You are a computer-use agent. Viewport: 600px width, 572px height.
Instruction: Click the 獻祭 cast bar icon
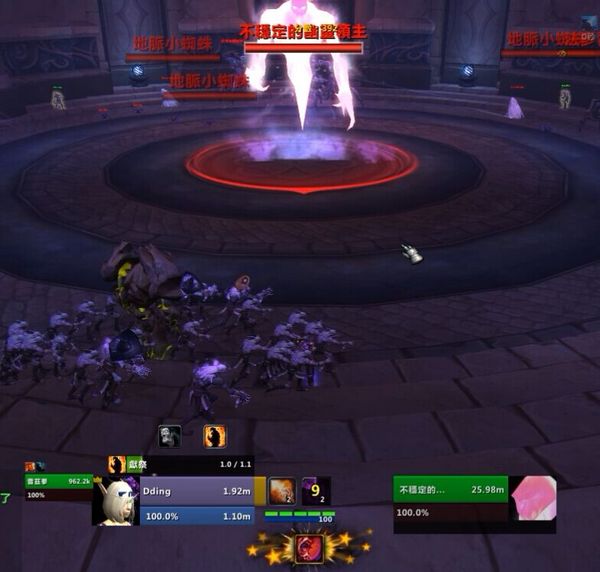click(117, 465)
